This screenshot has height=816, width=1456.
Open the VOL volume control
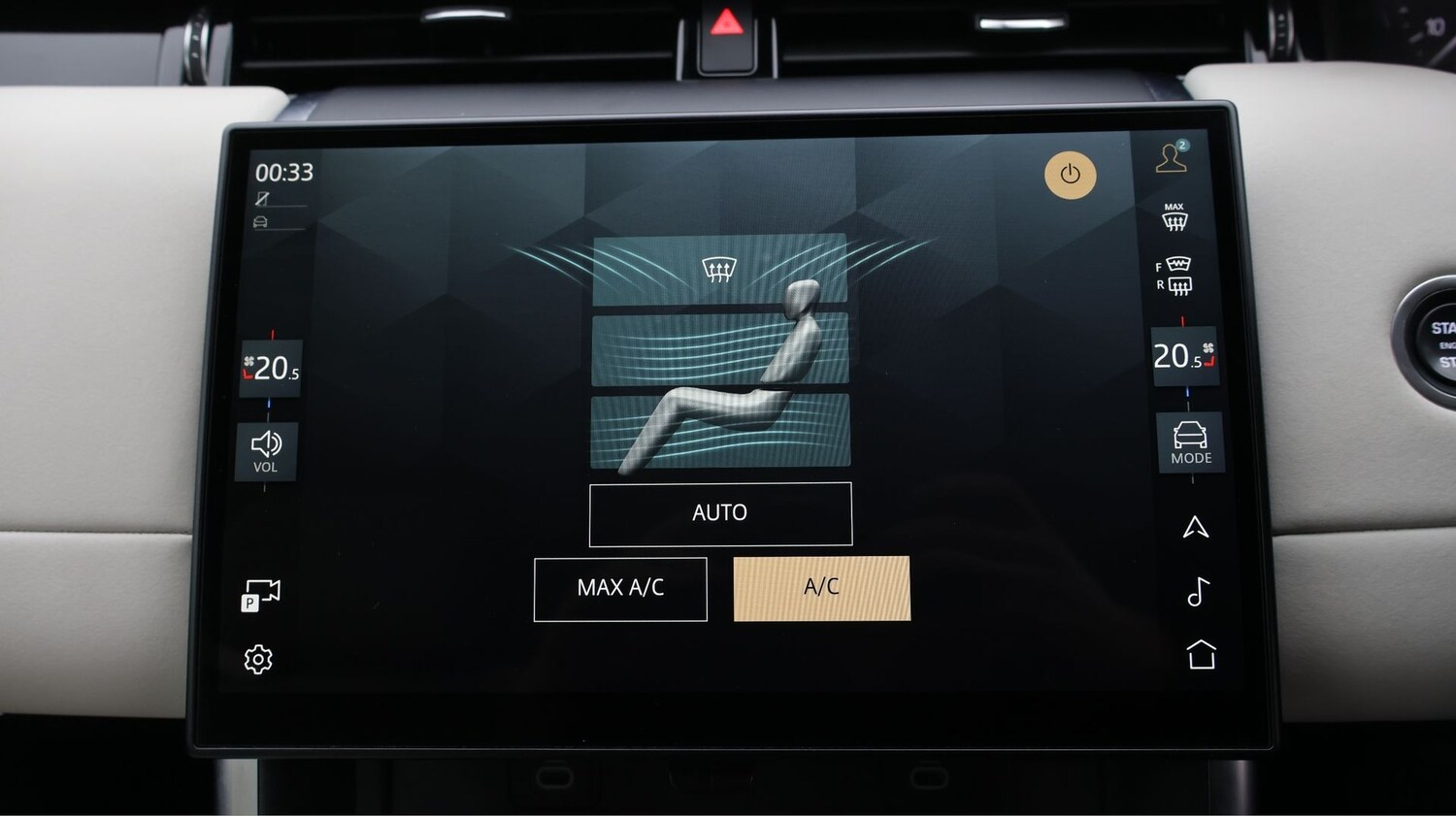tap(266, 451)
